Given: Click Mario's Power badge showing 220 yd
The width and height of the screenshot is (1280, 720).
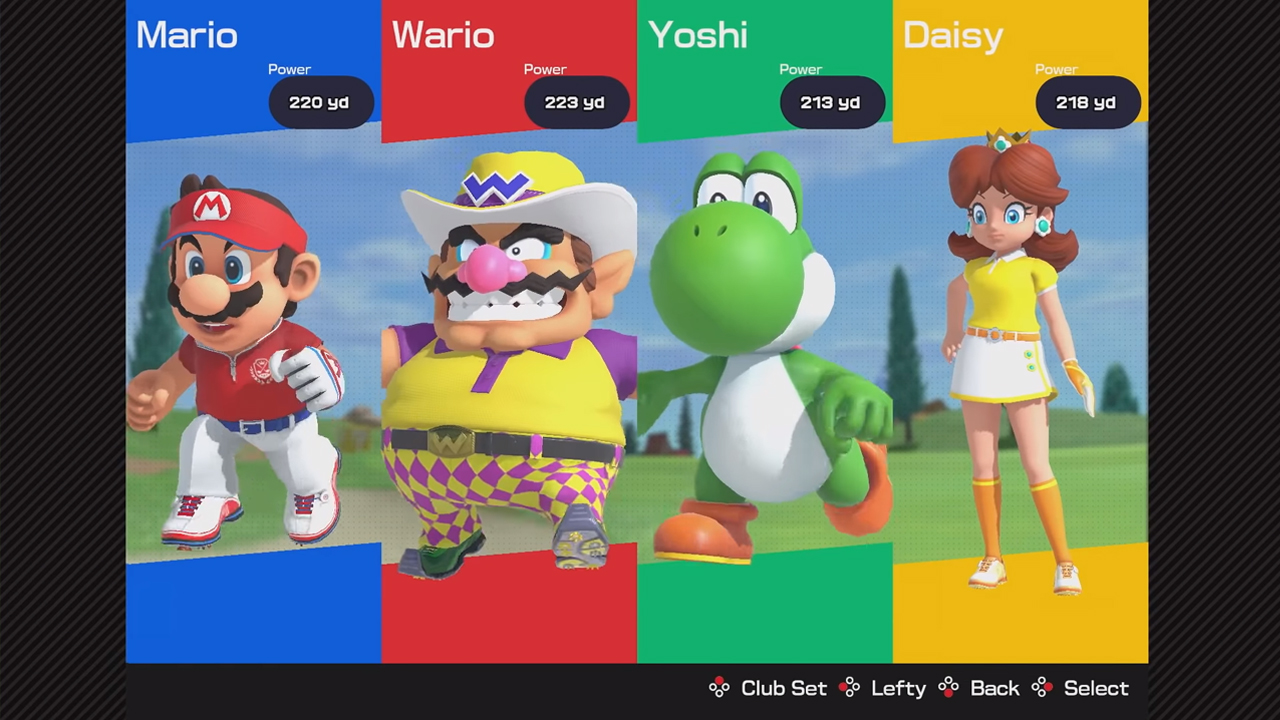Looking at the screenshot, I should pos(318,102).
